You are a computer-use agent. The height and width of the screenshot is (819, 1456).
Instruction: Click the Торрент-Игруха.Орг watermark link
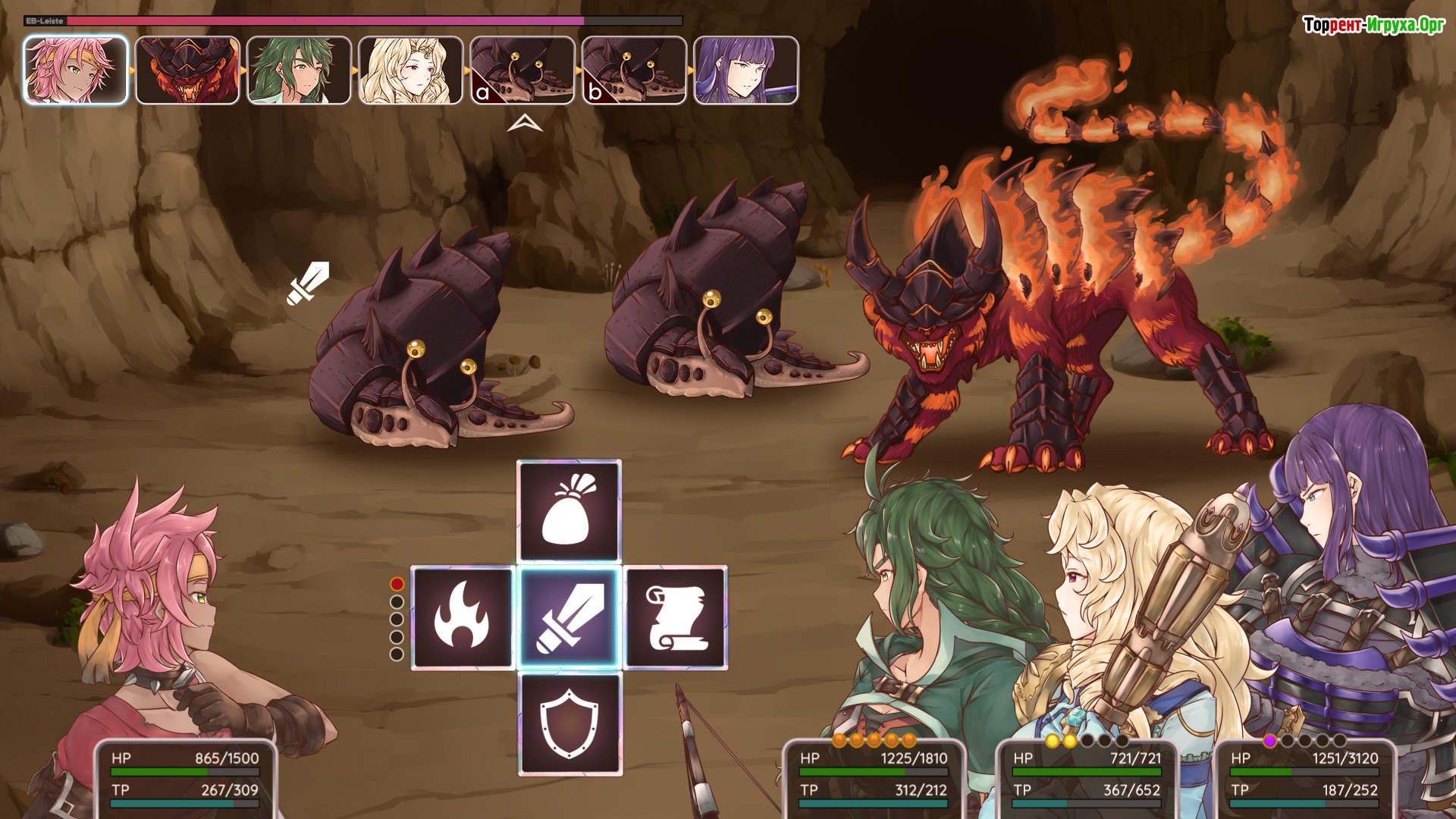pyautogui.click(x=1373, y=25)
